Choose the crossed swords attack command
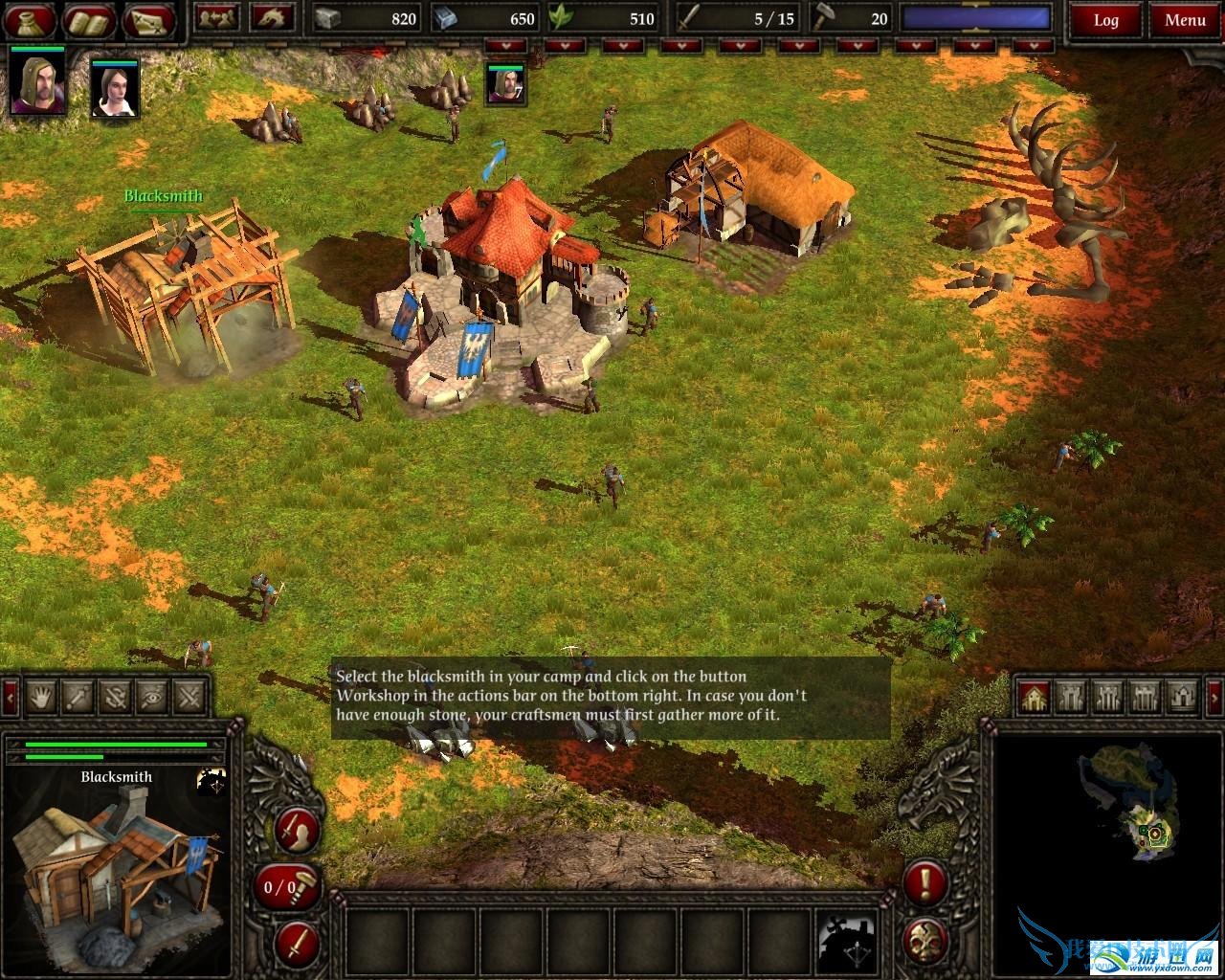 pos(190,696)
